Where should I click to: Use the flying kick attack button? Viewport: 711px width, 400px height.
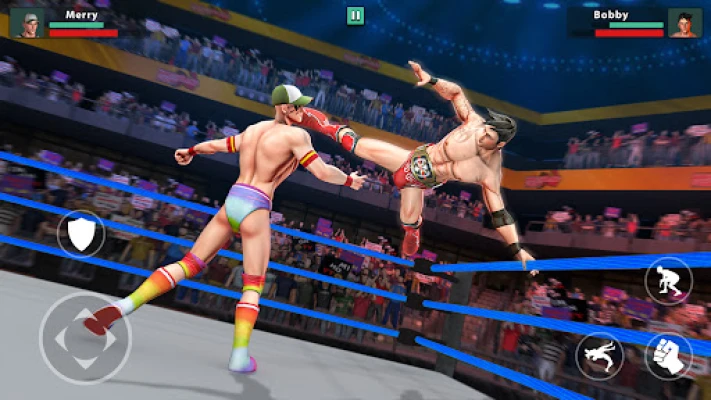pyautogui.click(x=599, y=355)
